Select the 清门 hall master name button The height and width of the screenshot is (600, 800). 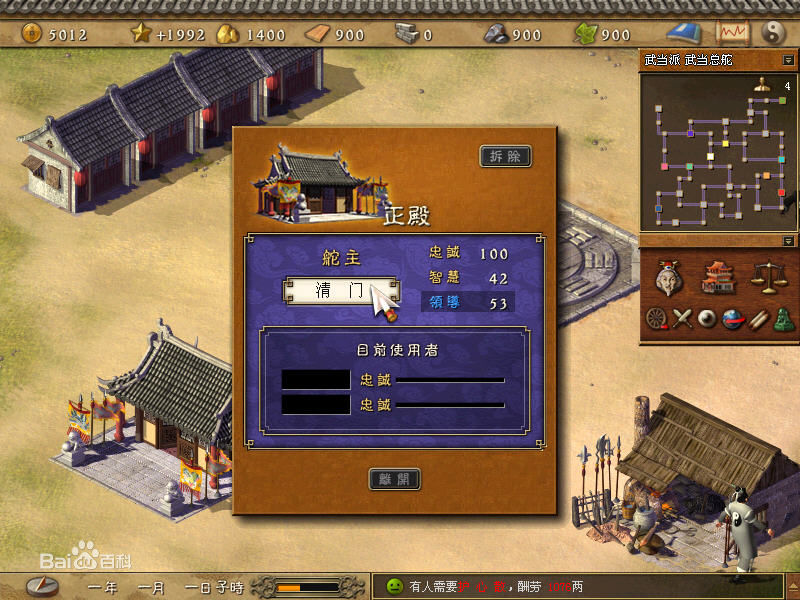click(x=341, y=291)
